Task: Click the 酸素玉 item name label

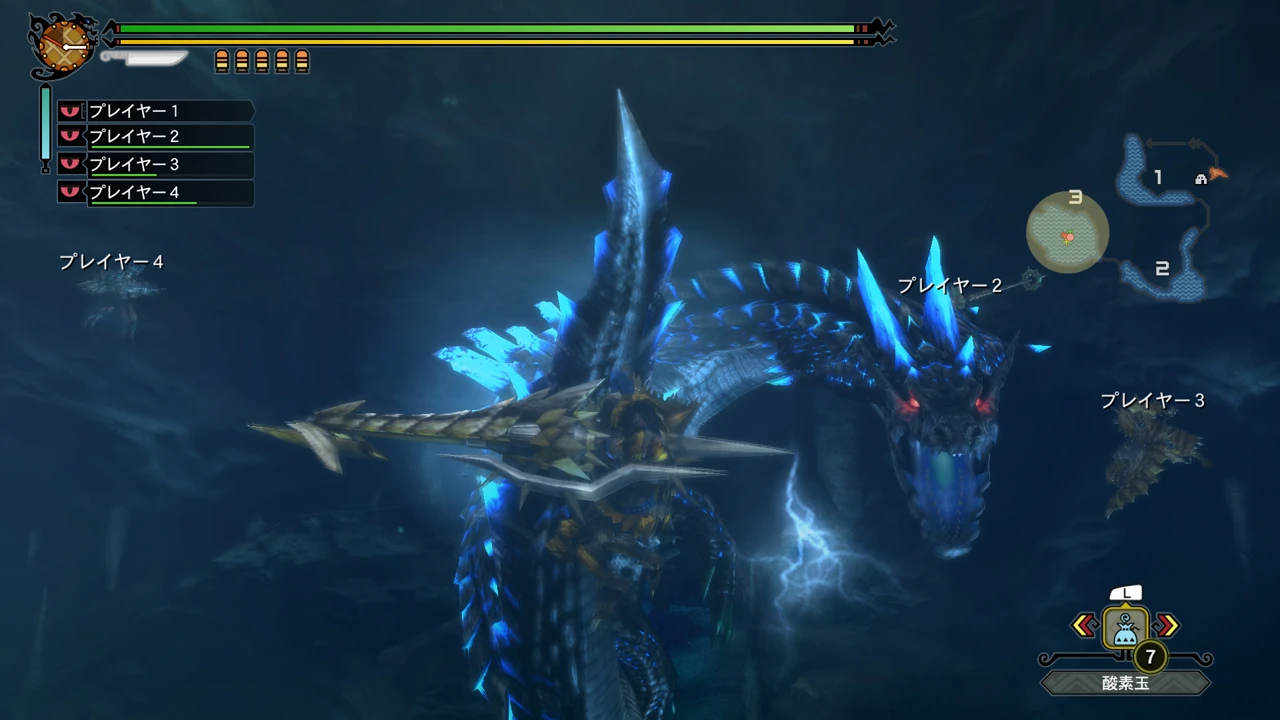Action: pyautogui.click(x=1126, y=682)
